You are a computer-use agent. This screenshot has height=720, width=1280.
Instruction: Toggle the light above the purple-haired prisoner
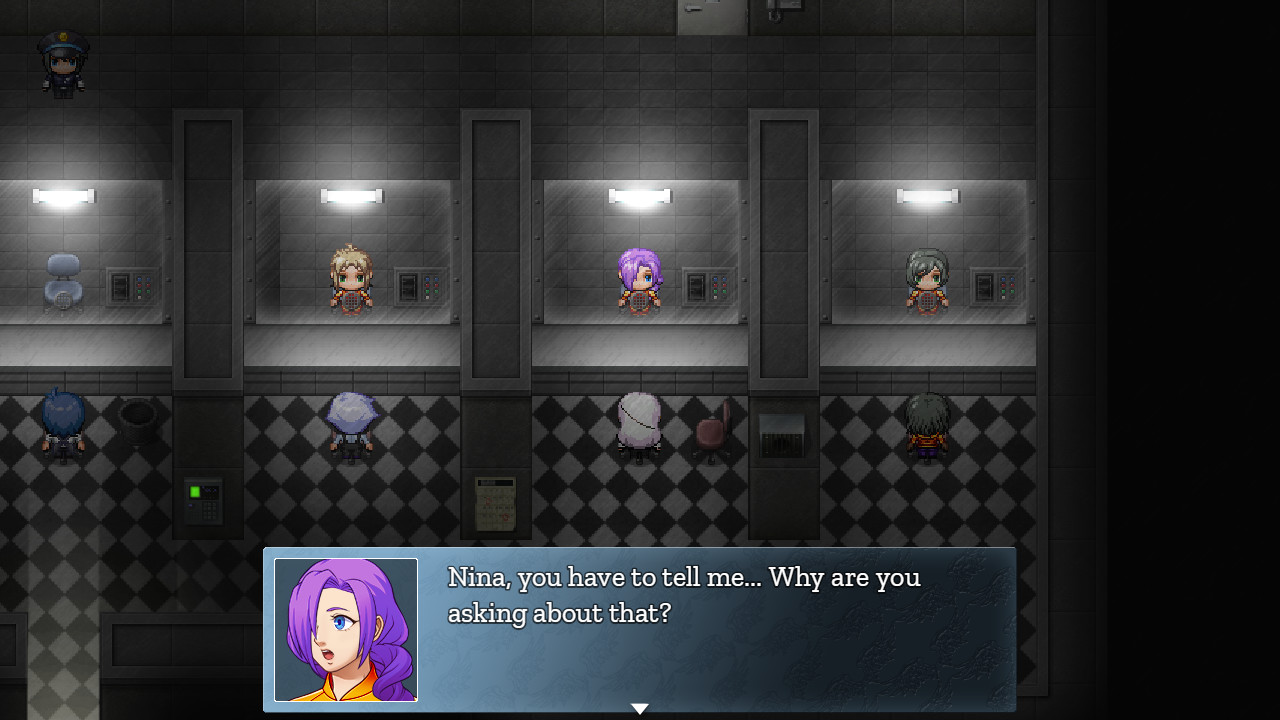click(x=640, y=196)
